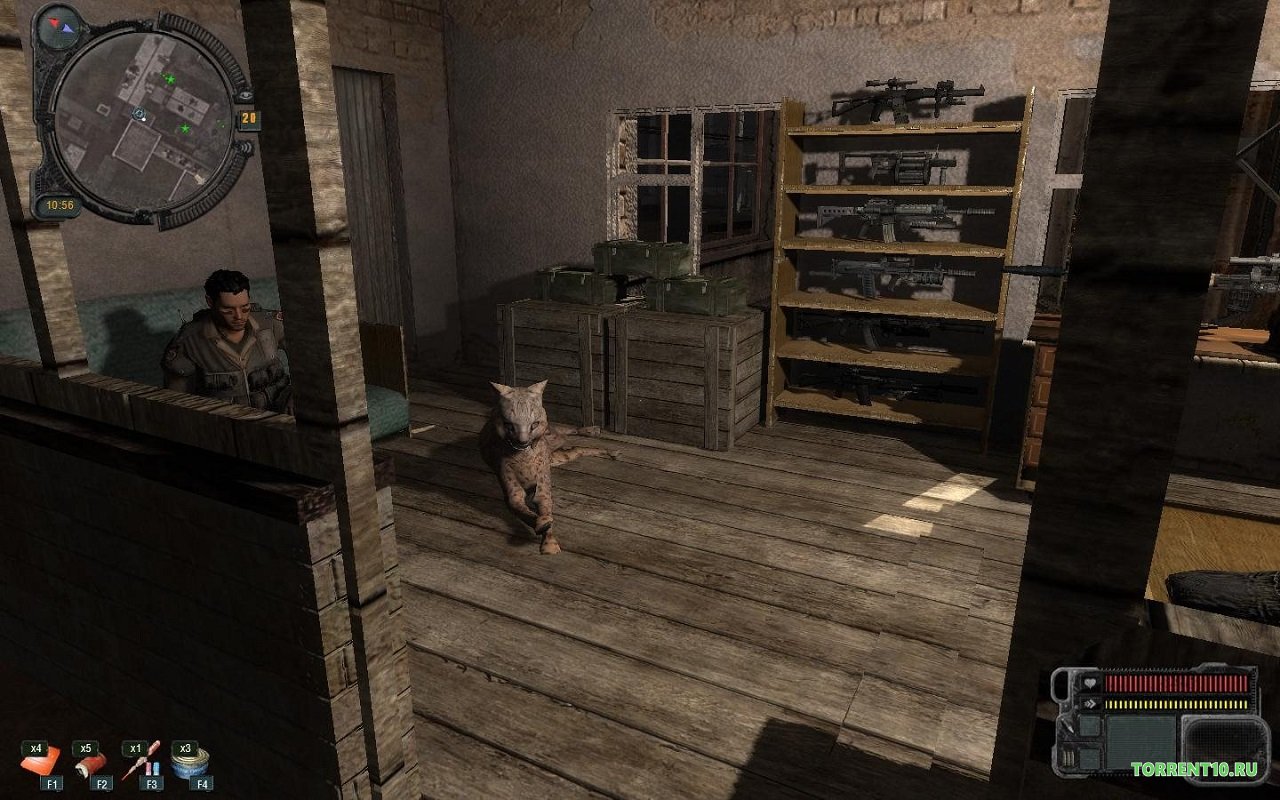Click the circular minimap
The image size is (1280, 800).
coord(141,121)
